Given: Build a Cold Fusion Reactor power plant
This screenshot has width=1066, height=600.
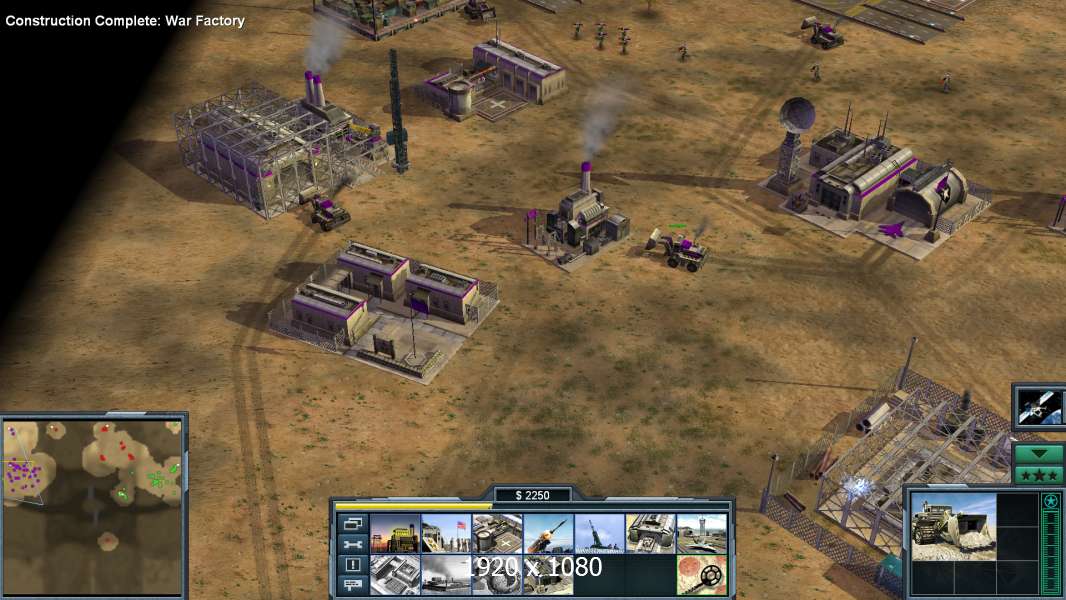Looking at the screenshot, I should pyautogui.click(x=395, y=534).
